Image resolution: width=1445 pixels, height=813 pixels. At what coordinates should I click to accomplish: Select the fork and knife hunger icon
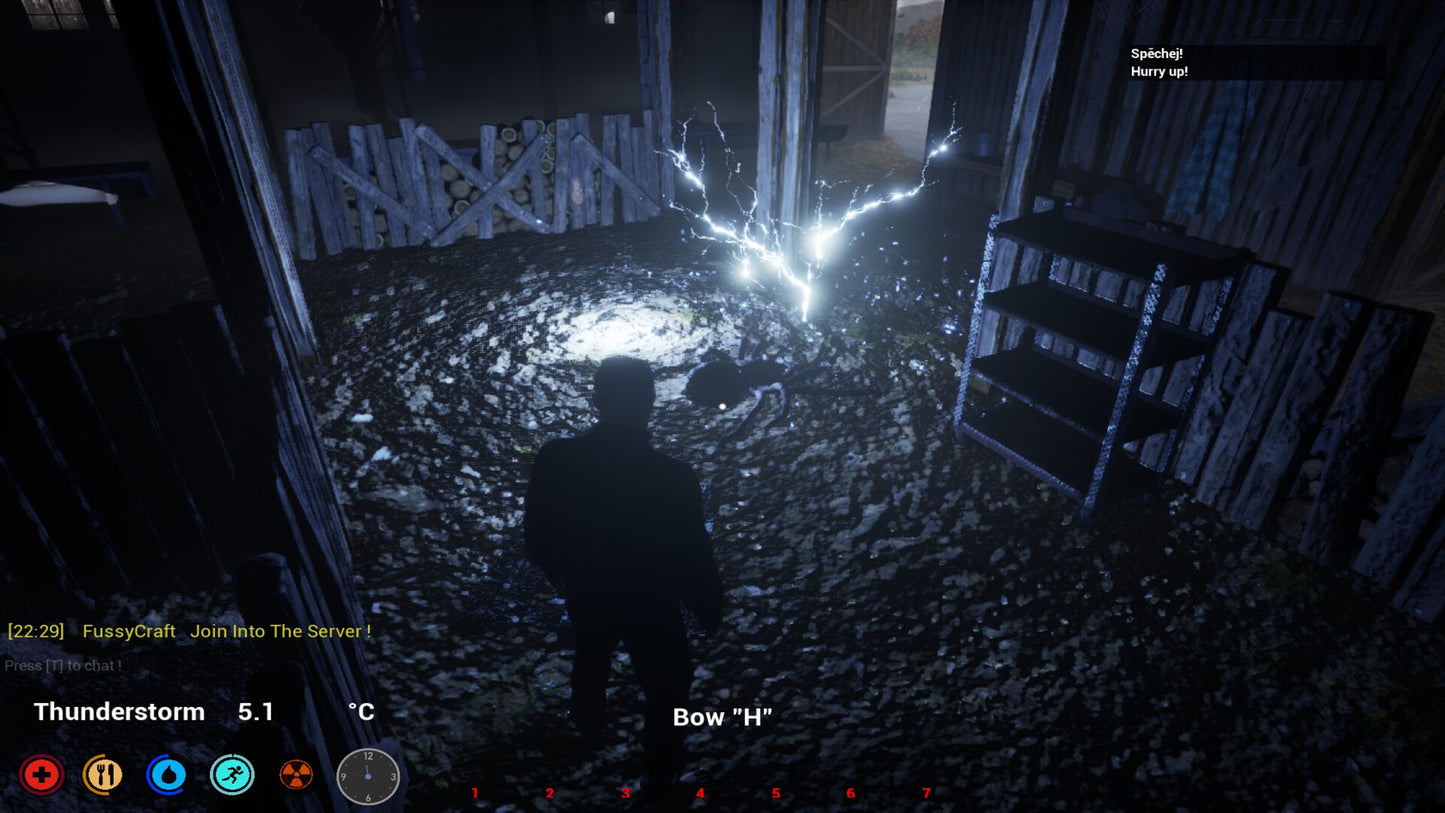103,775
